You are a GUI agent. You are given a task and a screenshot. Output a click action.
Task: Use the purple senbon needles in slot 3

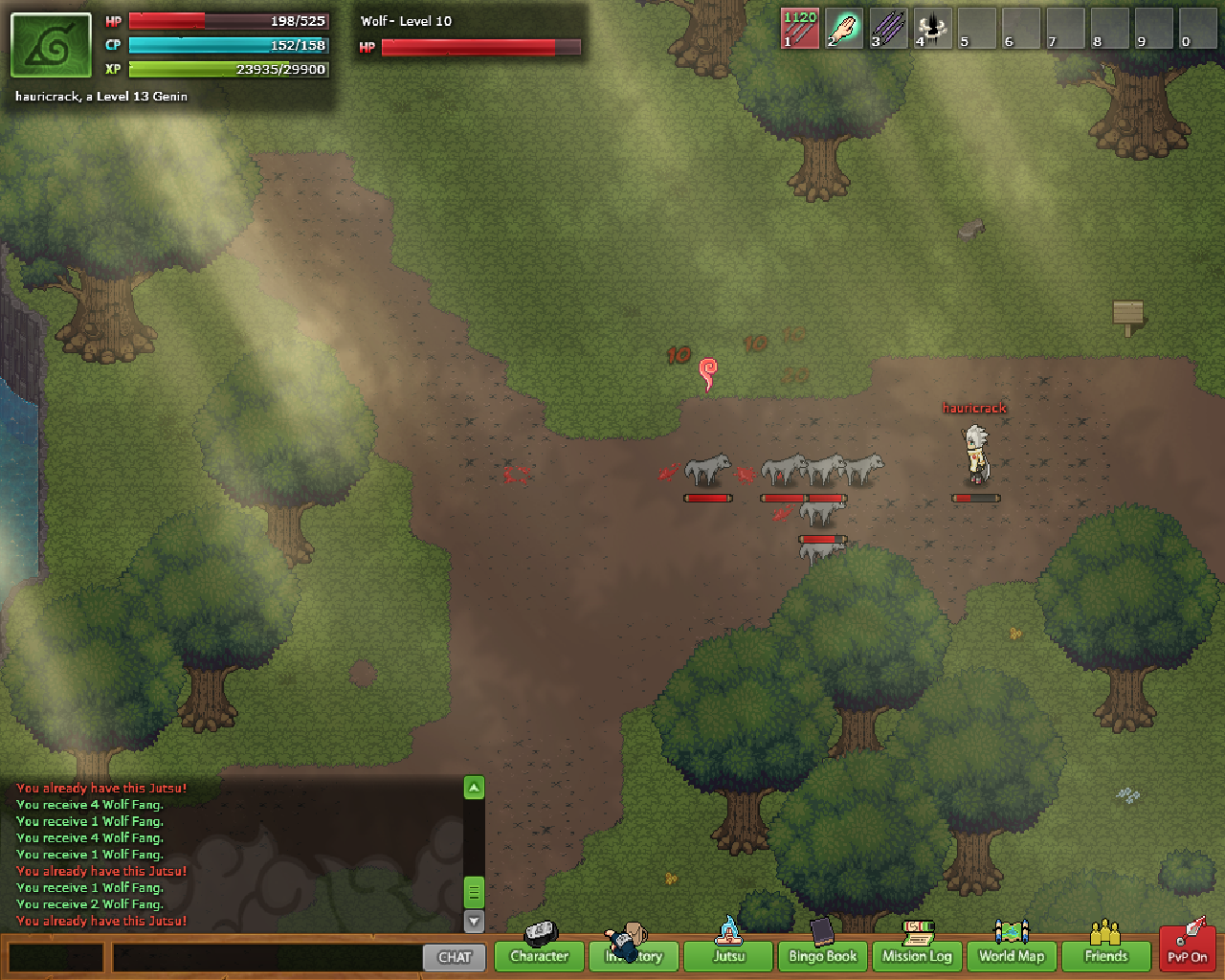pos(888,29)
